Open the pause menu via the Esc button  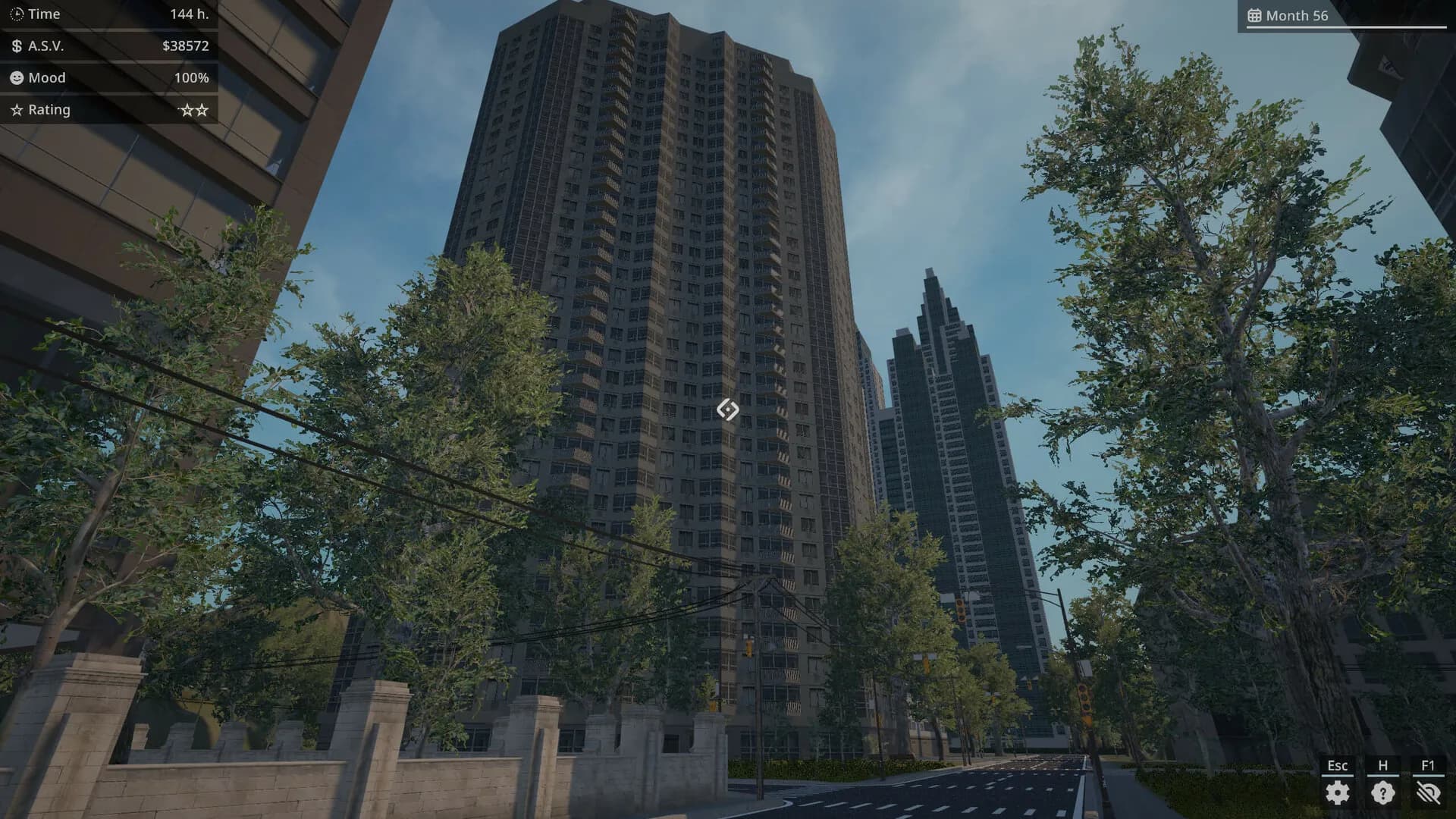[1337, 766]
